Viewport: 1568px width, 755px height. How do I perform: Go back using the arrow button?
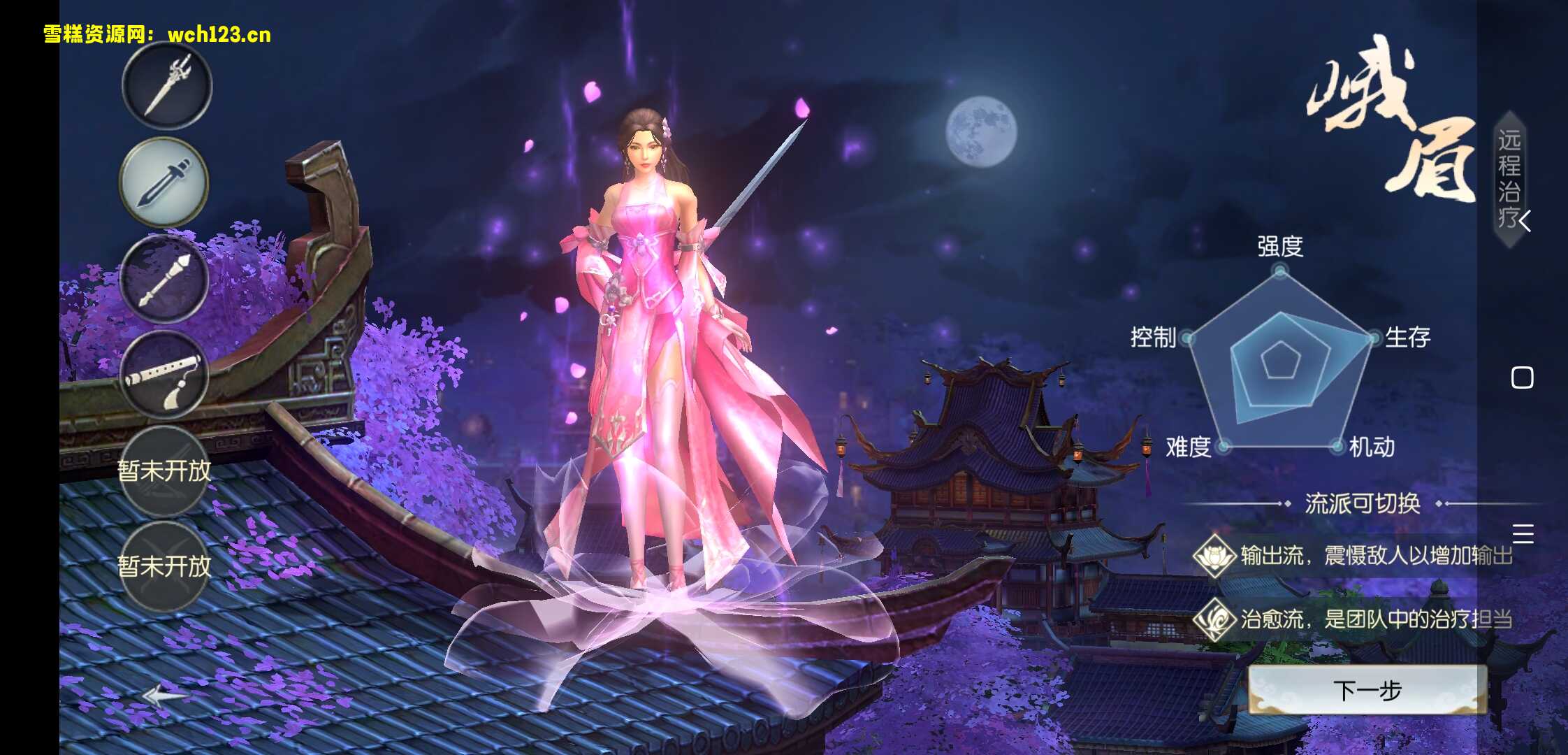164,695
